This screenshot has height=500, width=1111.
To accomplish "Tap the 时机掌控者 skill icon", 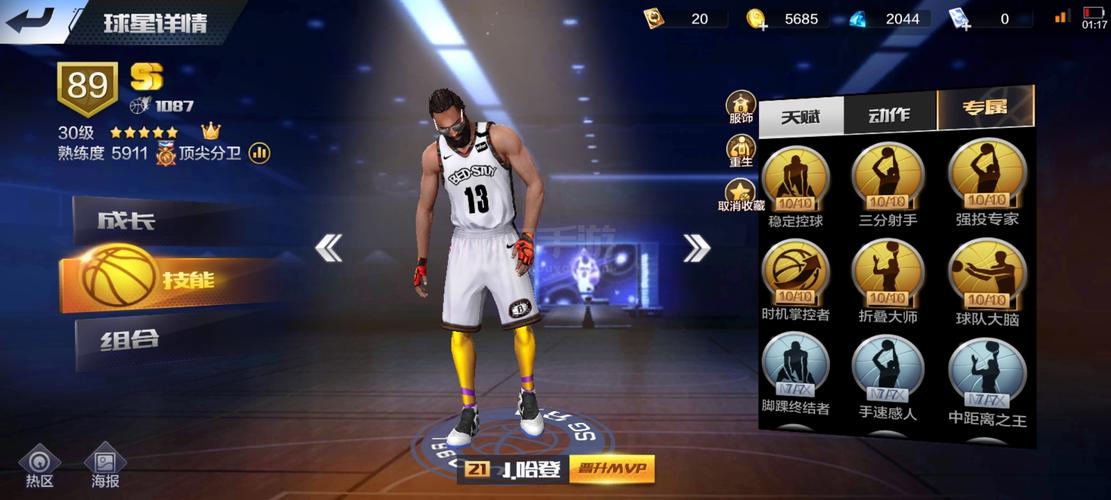I will [796, 273].
